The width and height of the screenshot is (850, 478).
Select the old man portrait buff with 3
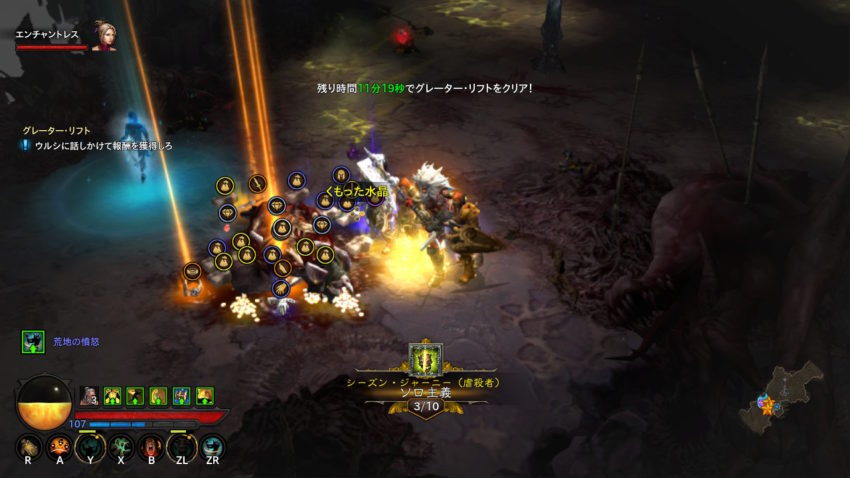pos(89,396)
